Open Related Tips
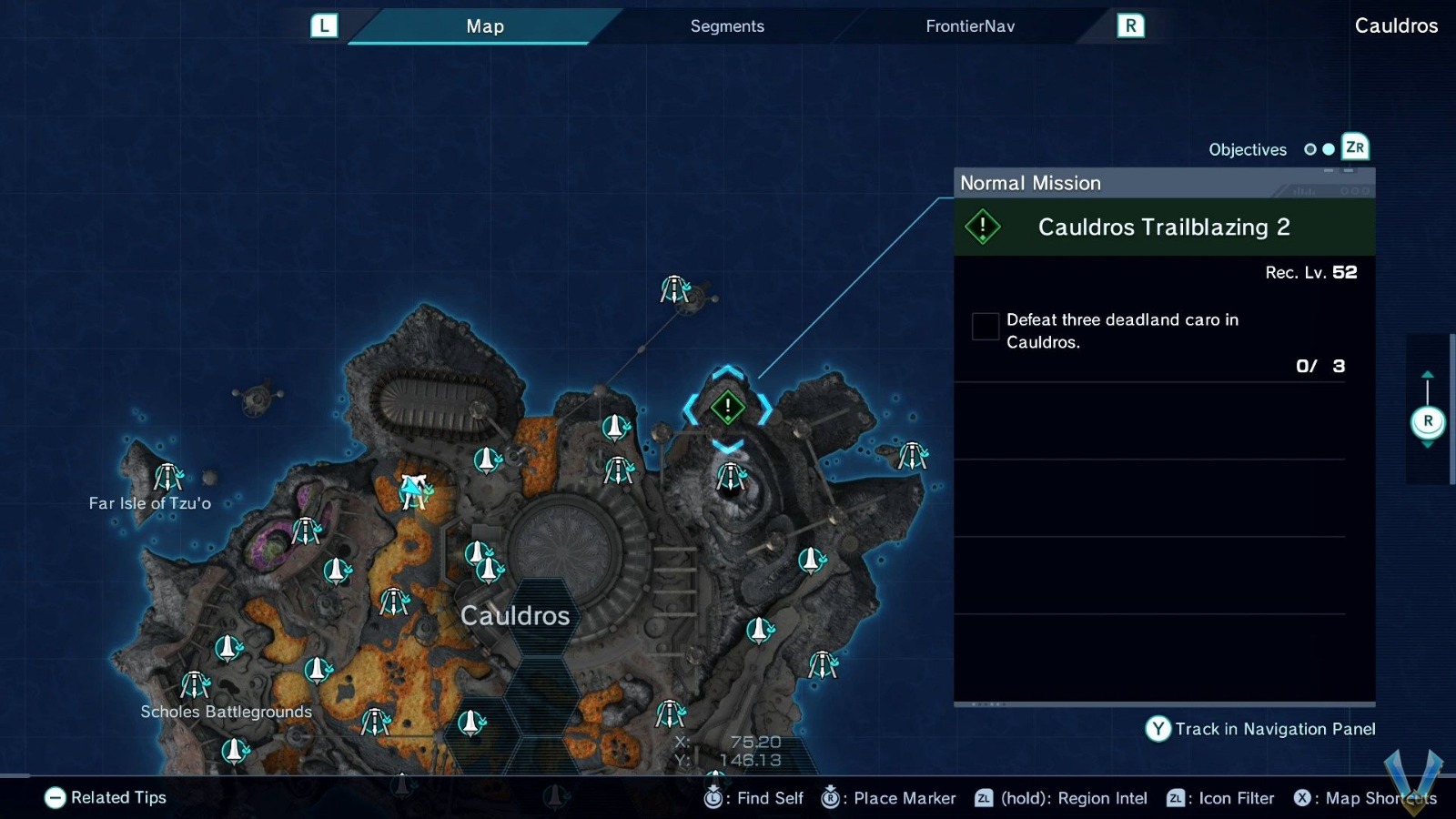Screen dimensions: 1456x819 [105, 797]
